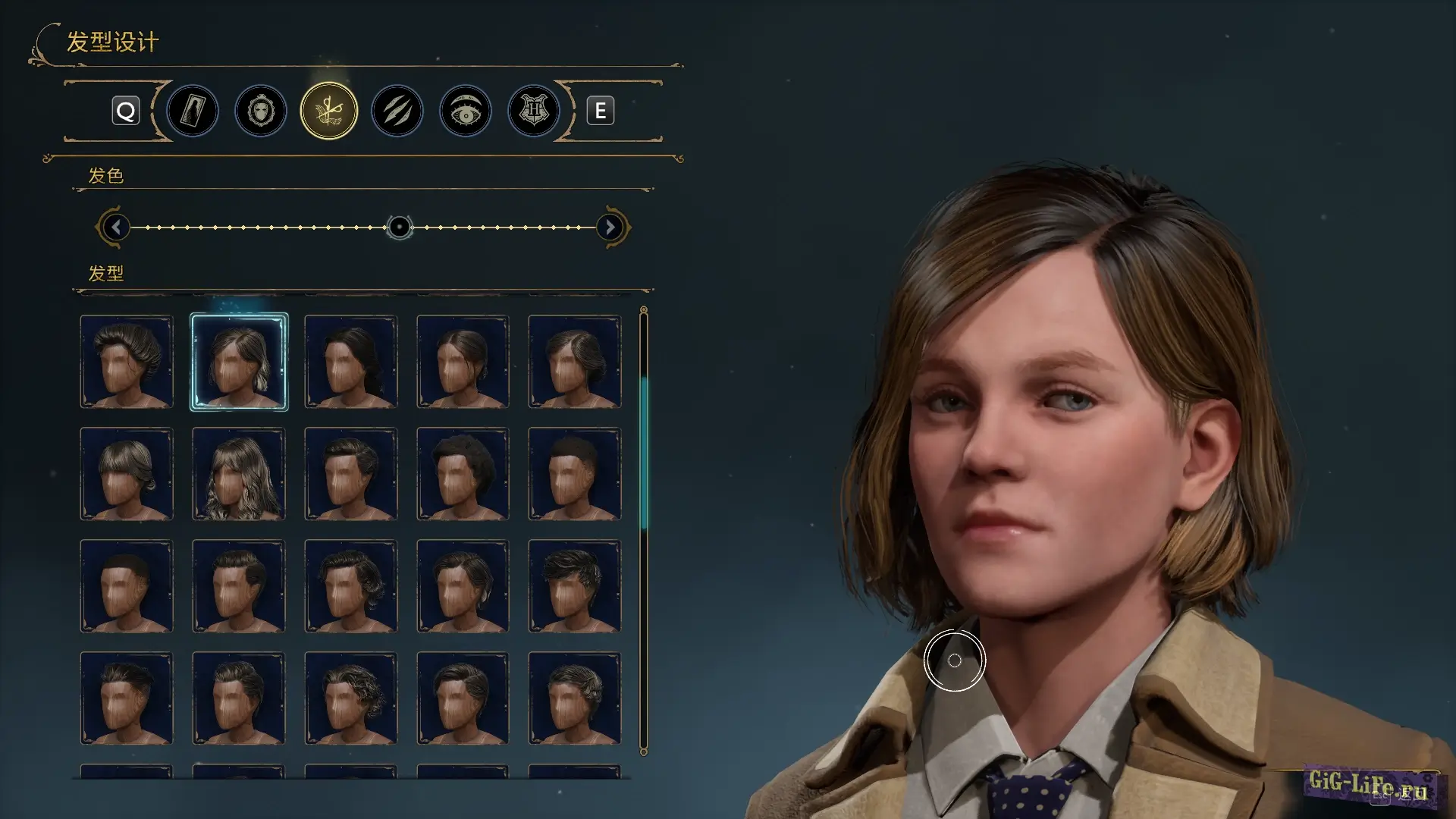Select the scissors hairstyle category icon
This screenshot has width=1456, height=819.
click(328, 111)
